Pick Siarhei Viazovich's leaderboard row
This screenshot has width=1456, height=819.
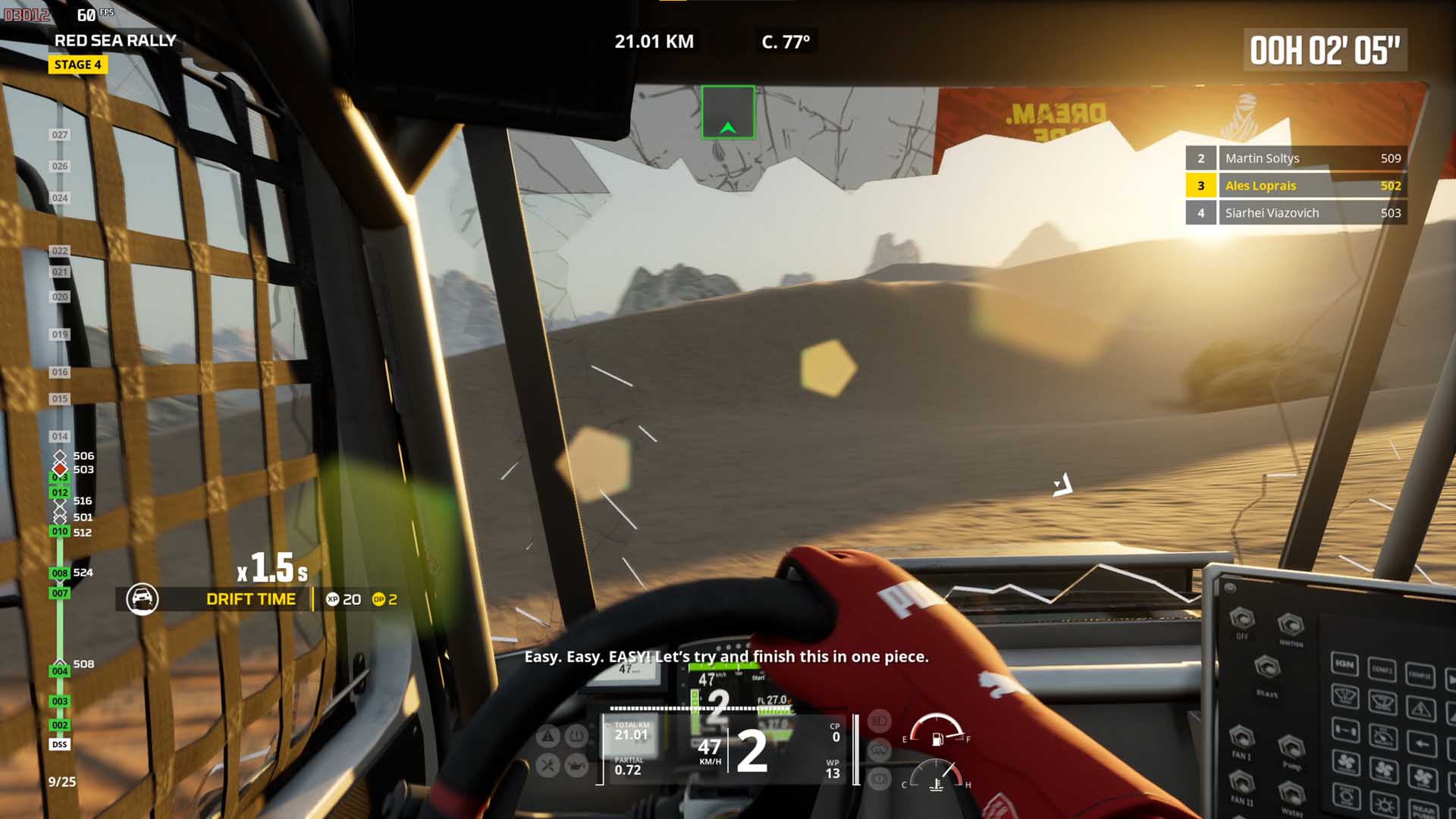[1296, 213]
